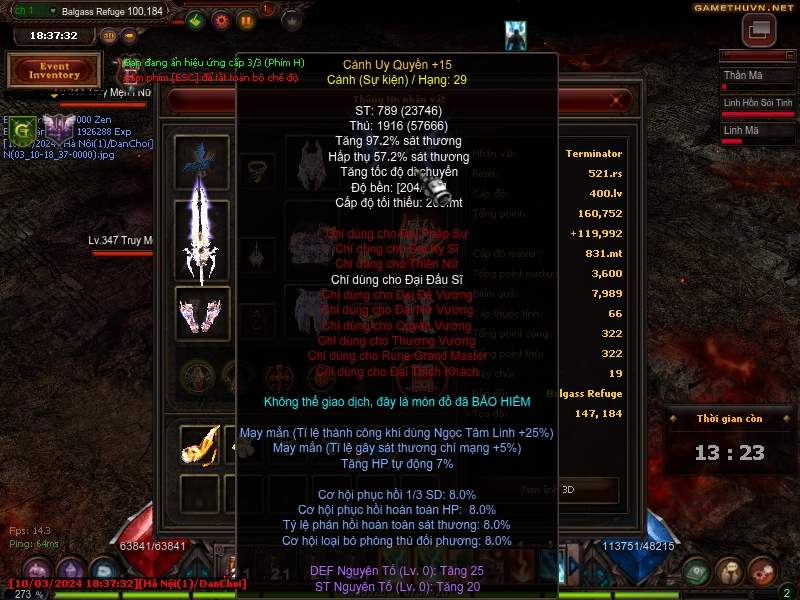Click the orange pause button
The height and width of the screenshot is (600, 800).
pos(246,20)
